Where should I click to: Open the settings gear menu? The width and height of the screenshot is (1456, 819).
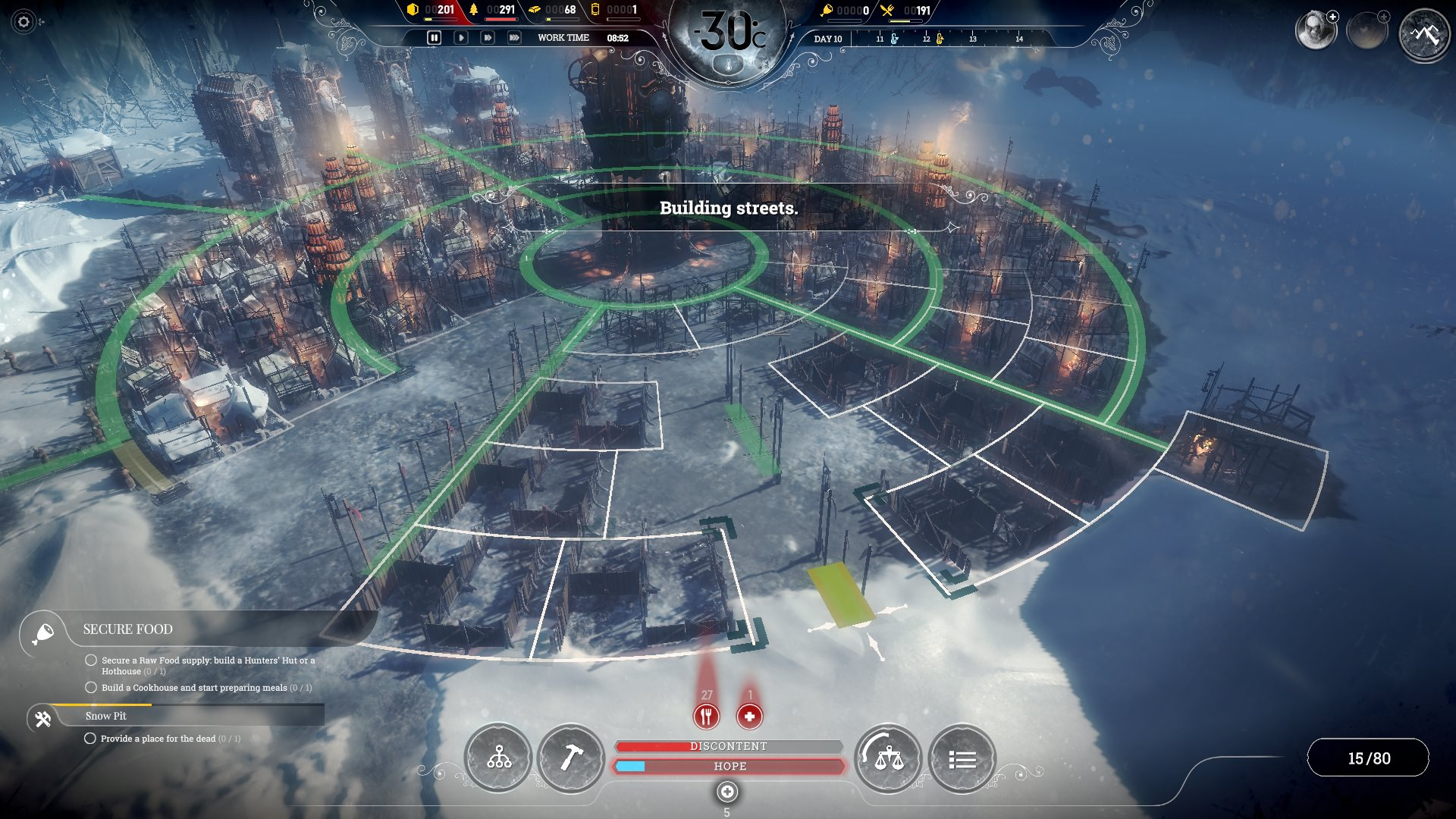(x=24, y=22)
